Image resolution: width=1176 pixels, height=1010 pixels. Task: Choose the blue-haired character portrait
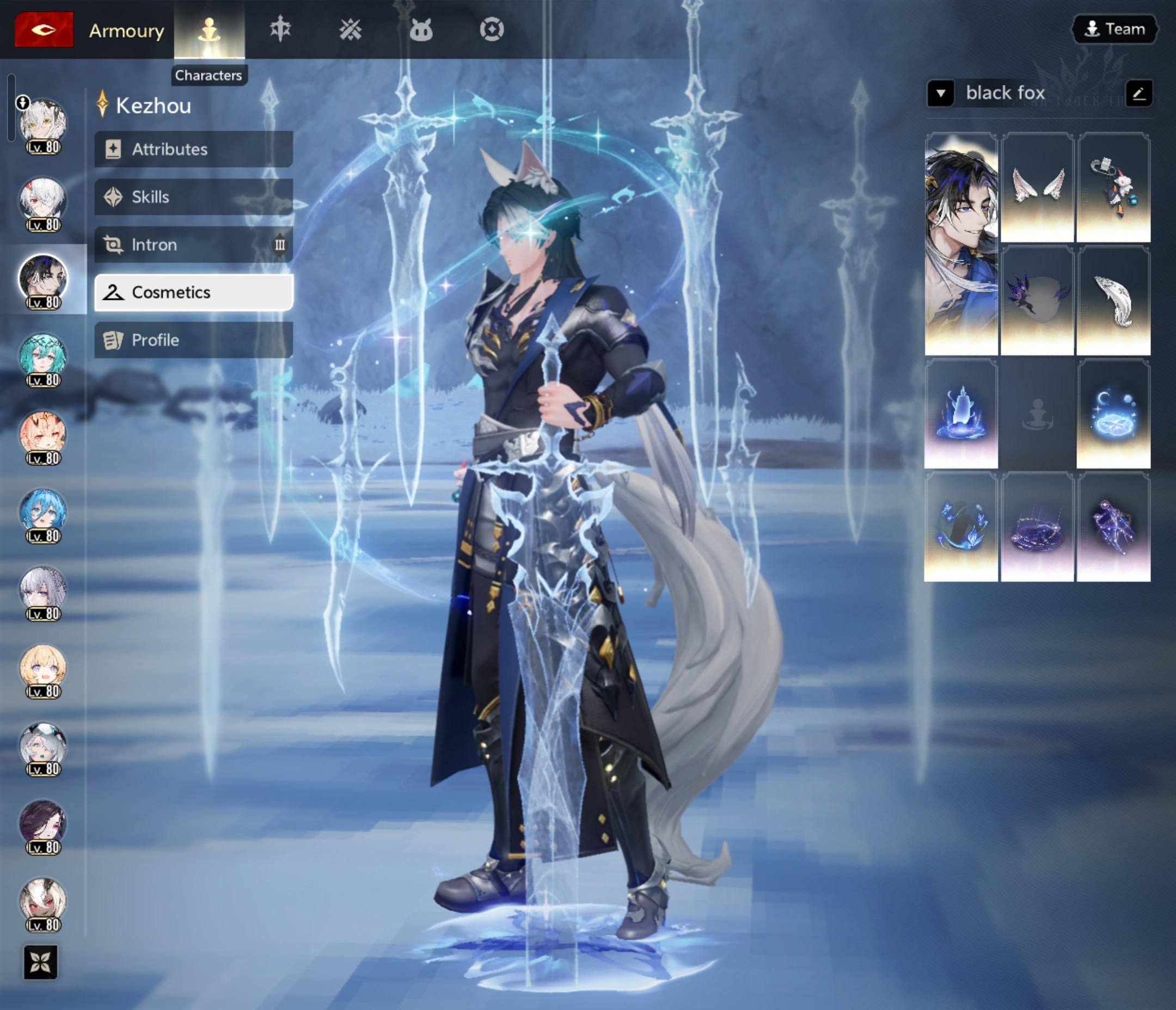[x=42, y=514]
